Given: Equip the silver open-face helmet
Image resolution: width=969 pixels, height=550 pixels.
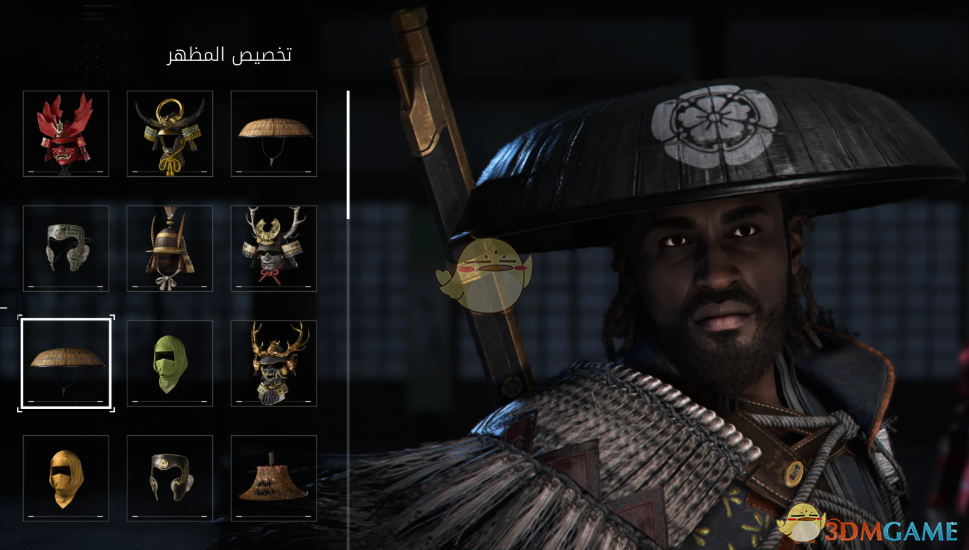Looking at the screenshot, I should coord(66,249).
